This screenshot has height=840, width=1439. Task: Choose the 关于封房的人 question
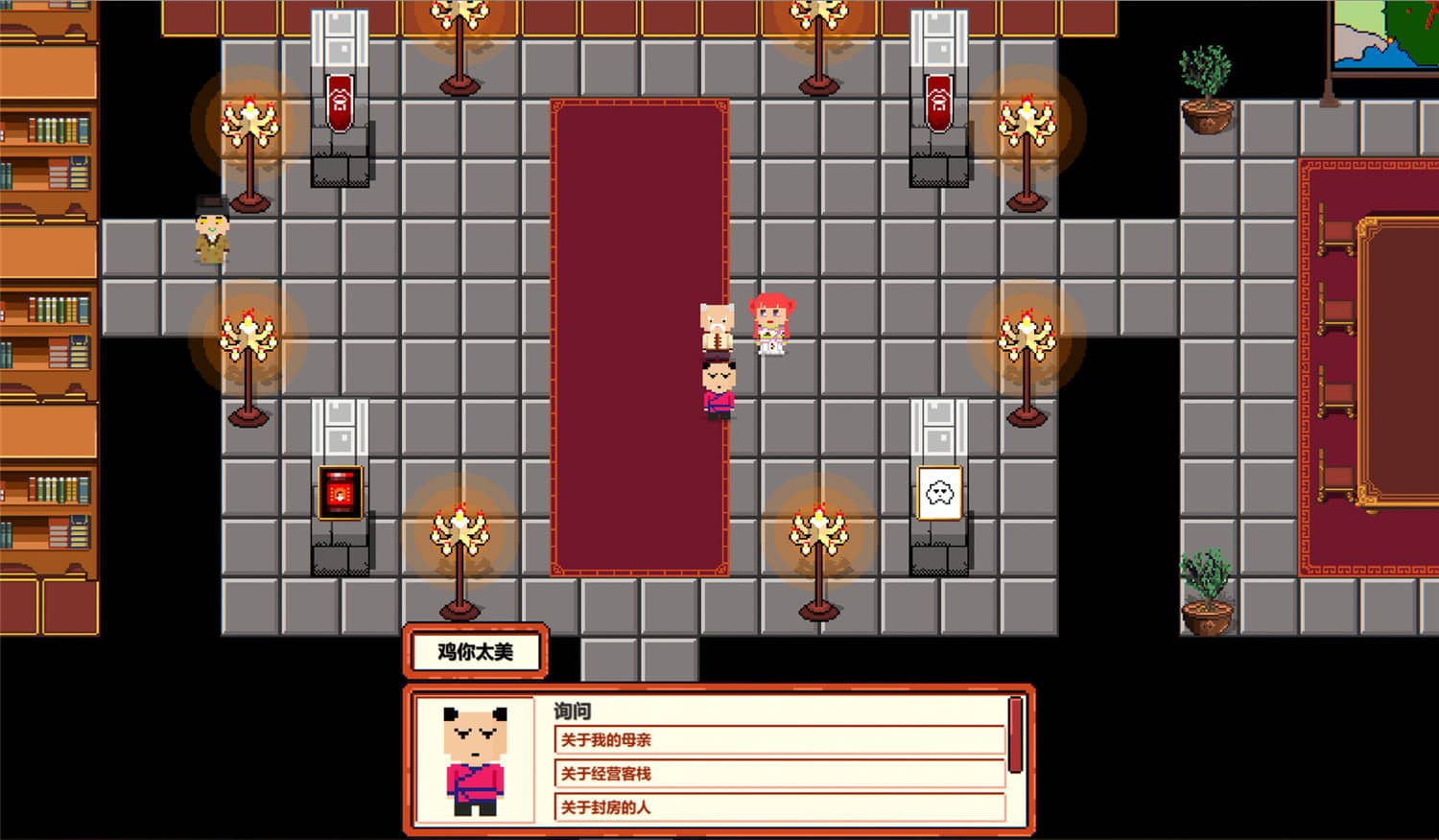tap(779, 805)
